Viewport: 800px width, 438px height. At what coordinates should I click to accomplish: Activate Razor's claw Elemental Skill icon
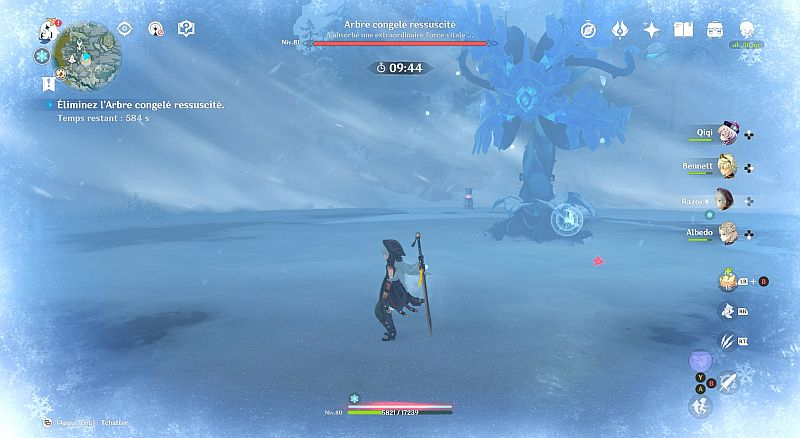727,341
